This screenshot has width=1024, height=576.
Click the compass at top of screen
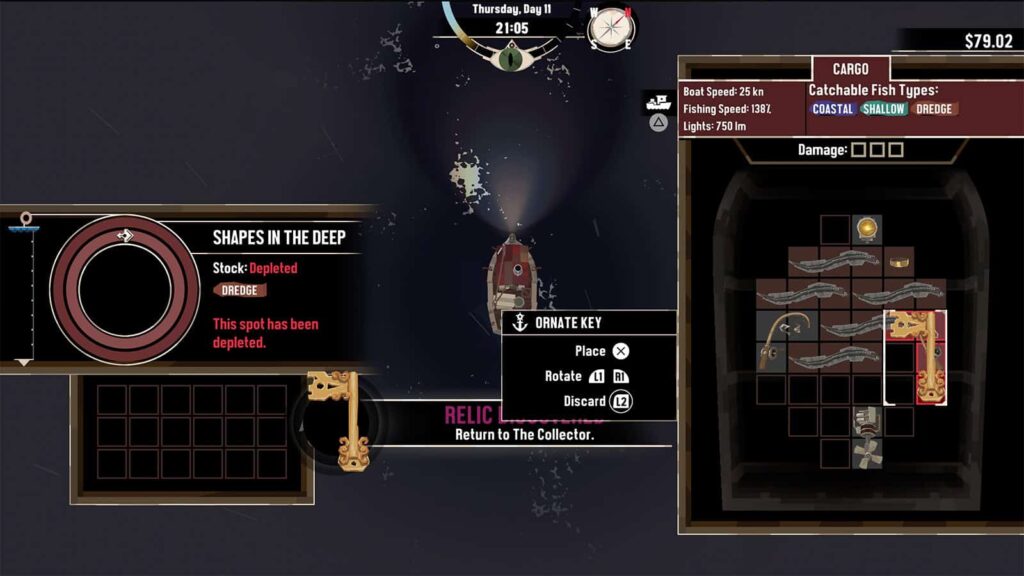[x=610, y=28]
